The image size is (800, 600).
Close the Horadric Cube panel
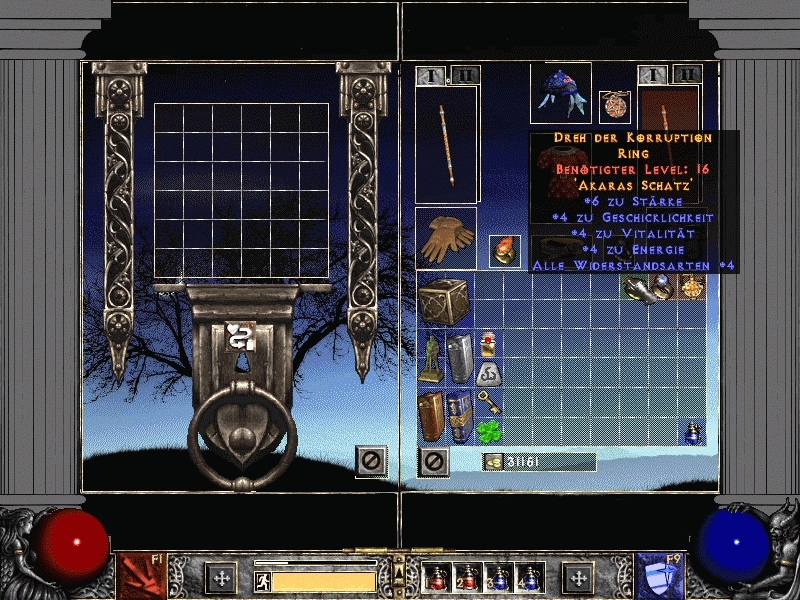(370, 461)
